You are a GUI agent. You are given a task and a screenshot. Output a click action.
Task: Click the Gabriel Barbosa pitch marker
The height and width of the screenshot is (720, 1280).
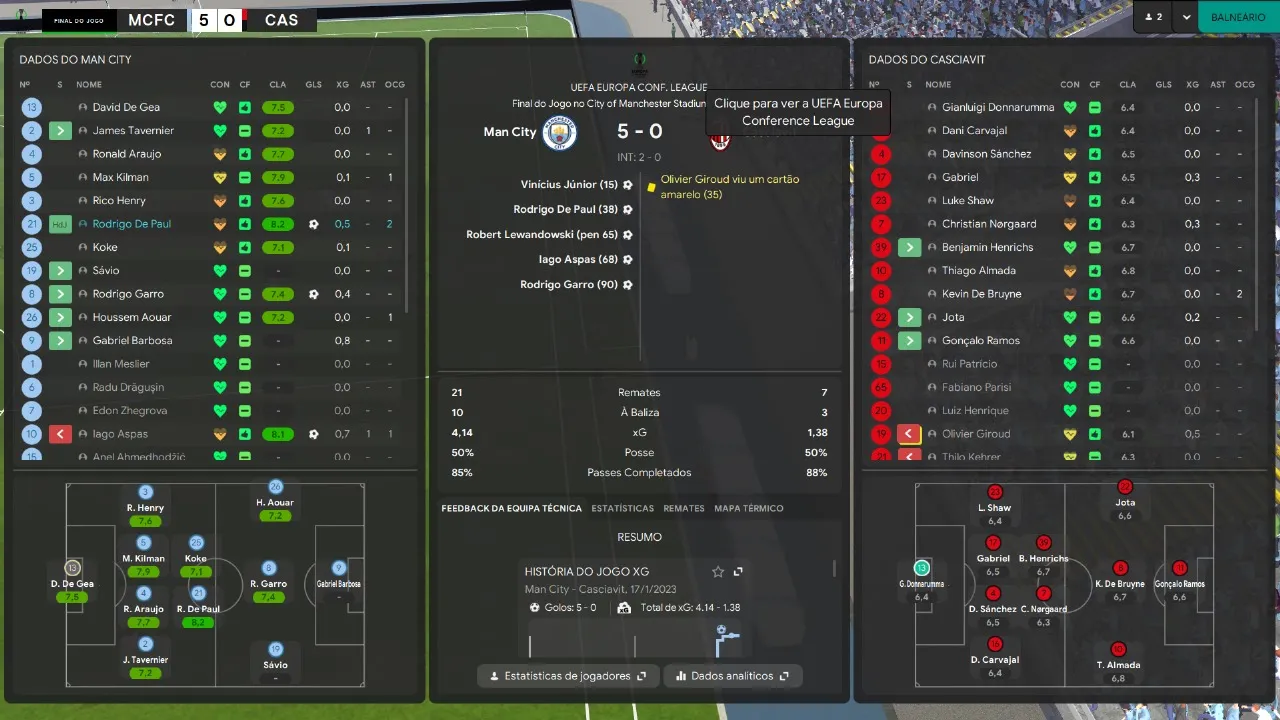(339, 568)
